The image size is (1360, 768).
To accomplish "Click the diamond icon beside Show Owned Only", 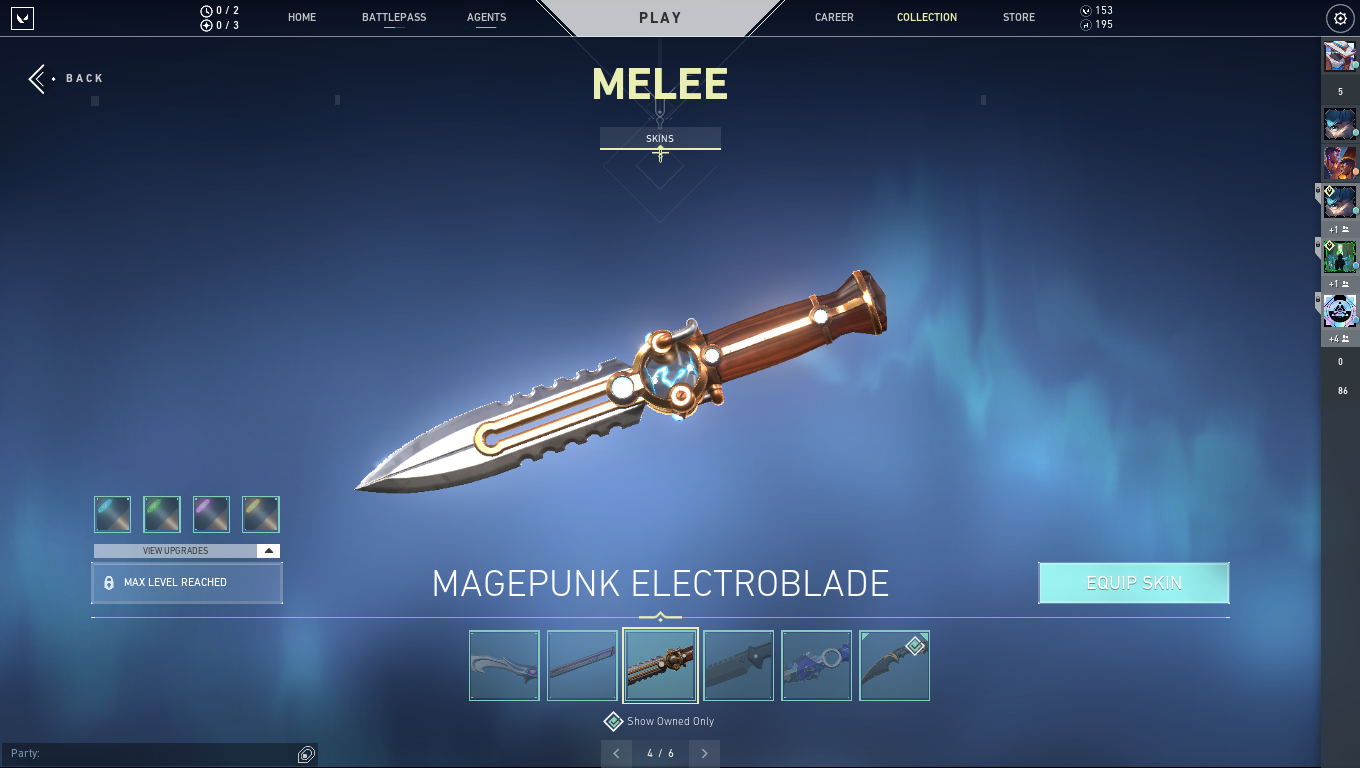I will pos(613,721).
